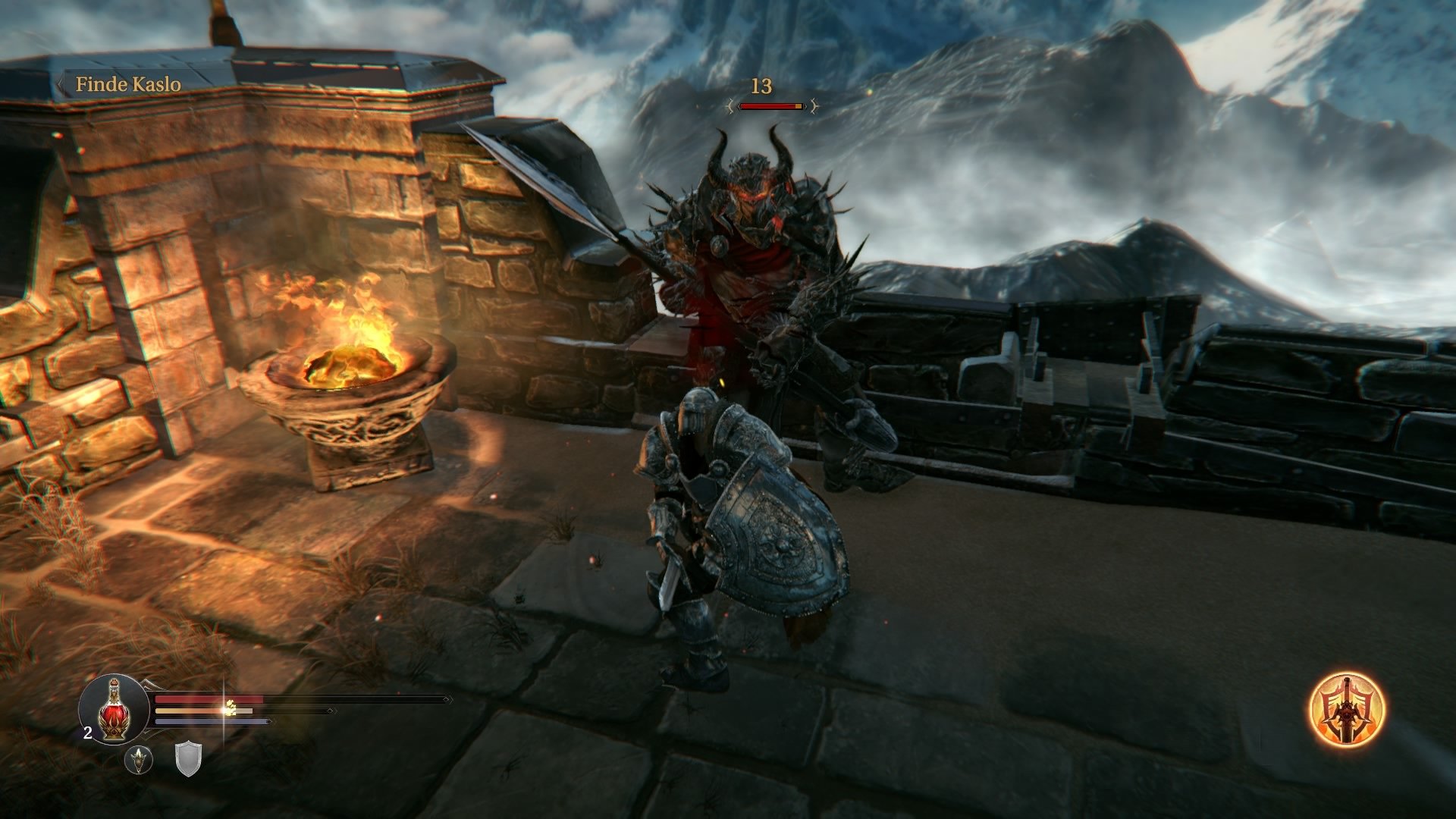Click the quest arrow on the Finde Kaslo banner

click(61, 85)
